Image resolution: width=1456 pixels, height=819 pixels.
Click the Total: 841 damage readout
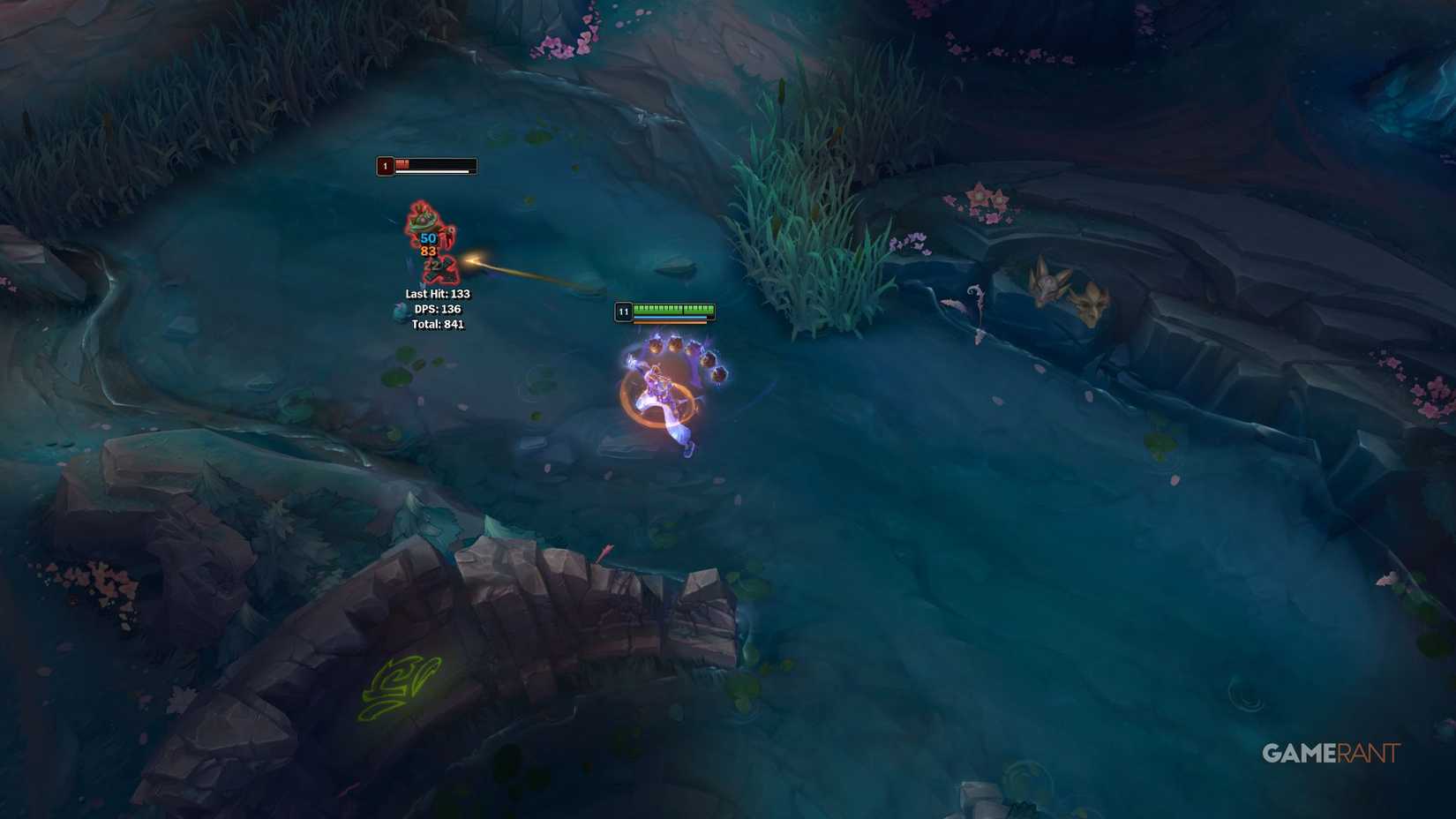tap(437, 325)
